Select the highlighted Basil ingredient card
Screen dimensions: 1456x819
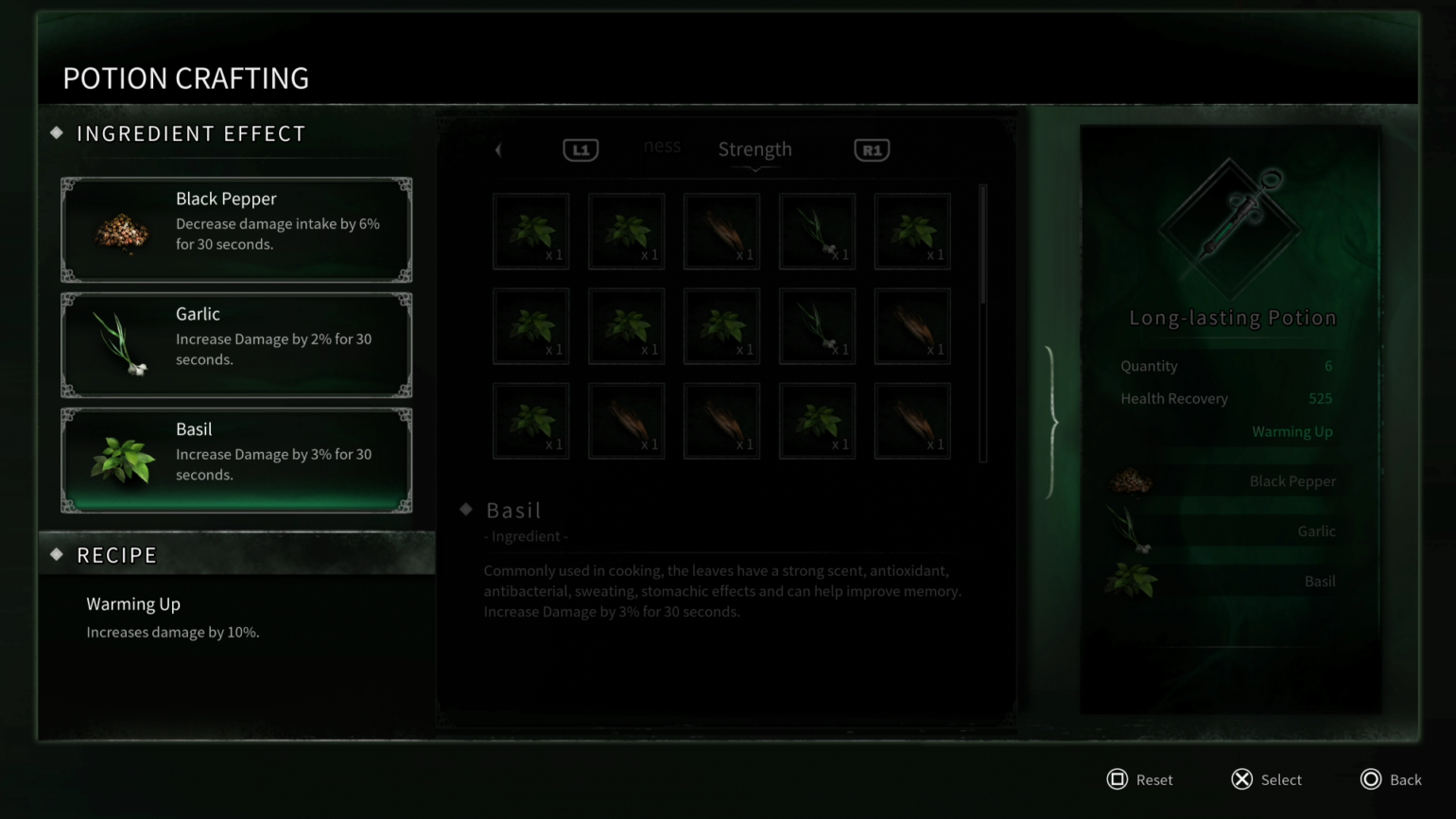[235, 460]
